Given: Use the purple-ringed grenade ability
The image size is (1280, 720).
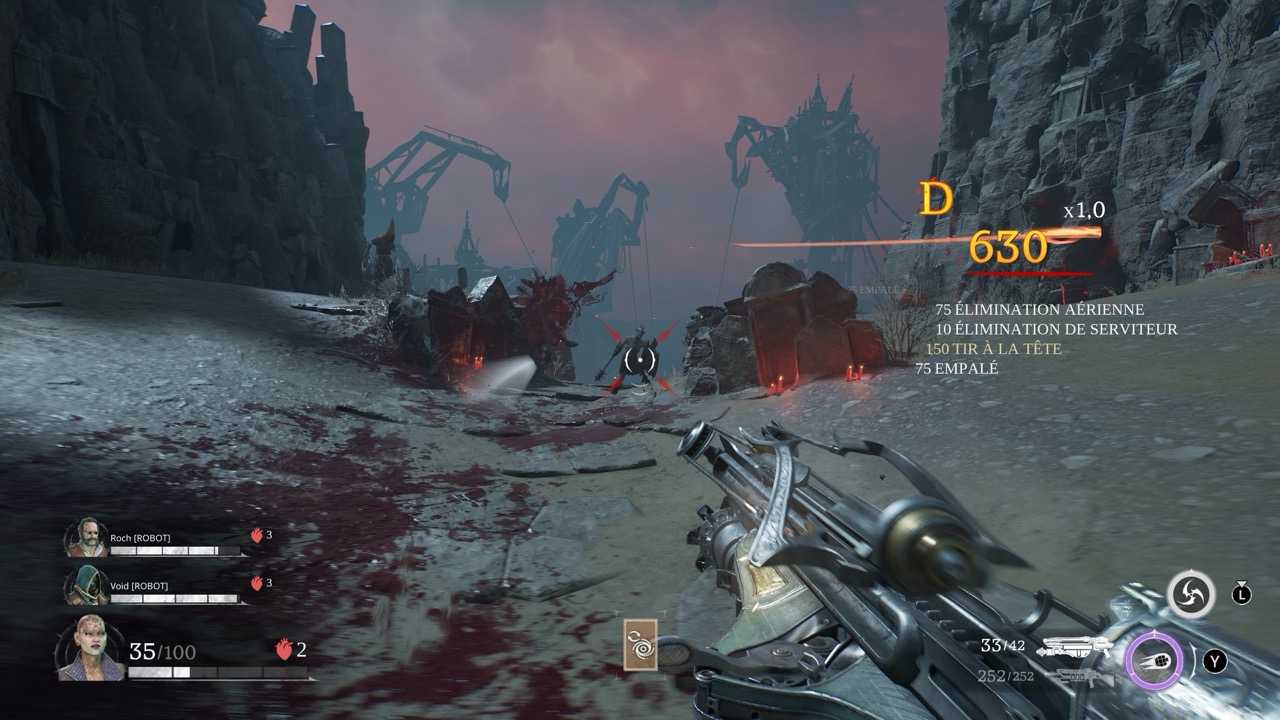Looking at the screenshot, I should [x=1155, y=662].
